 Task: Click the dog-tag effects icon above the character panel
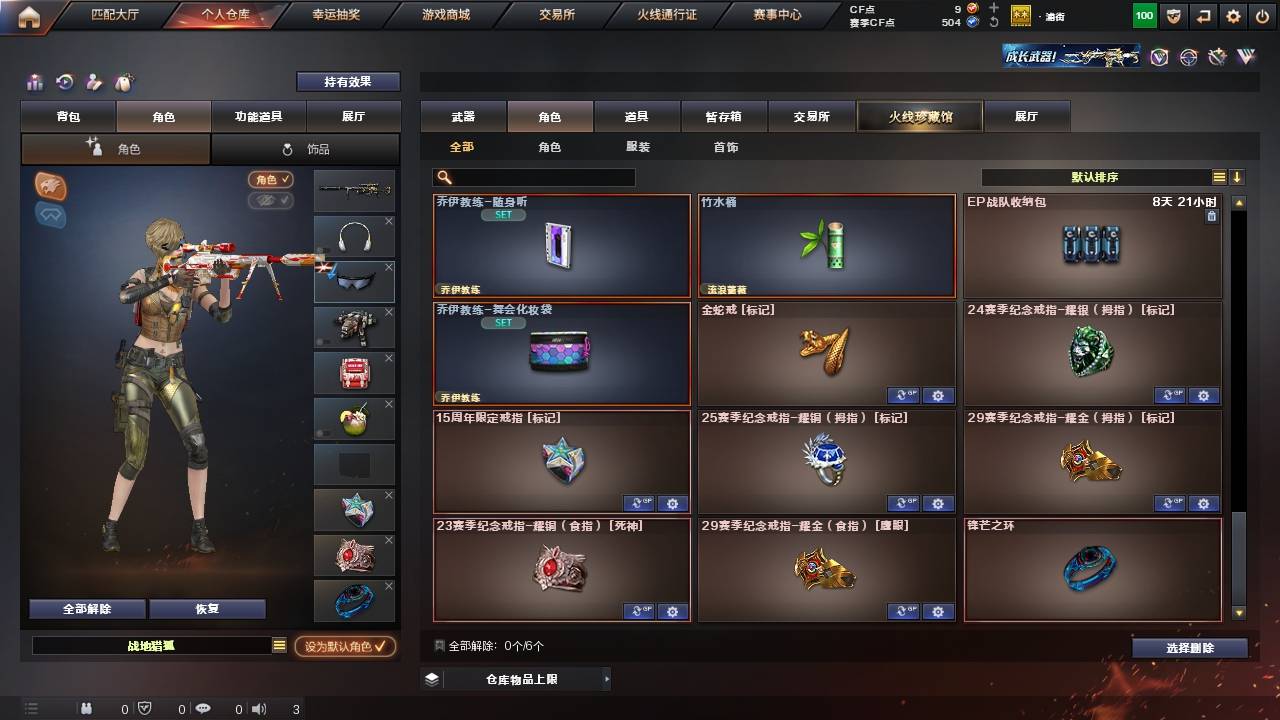[125, 82]
